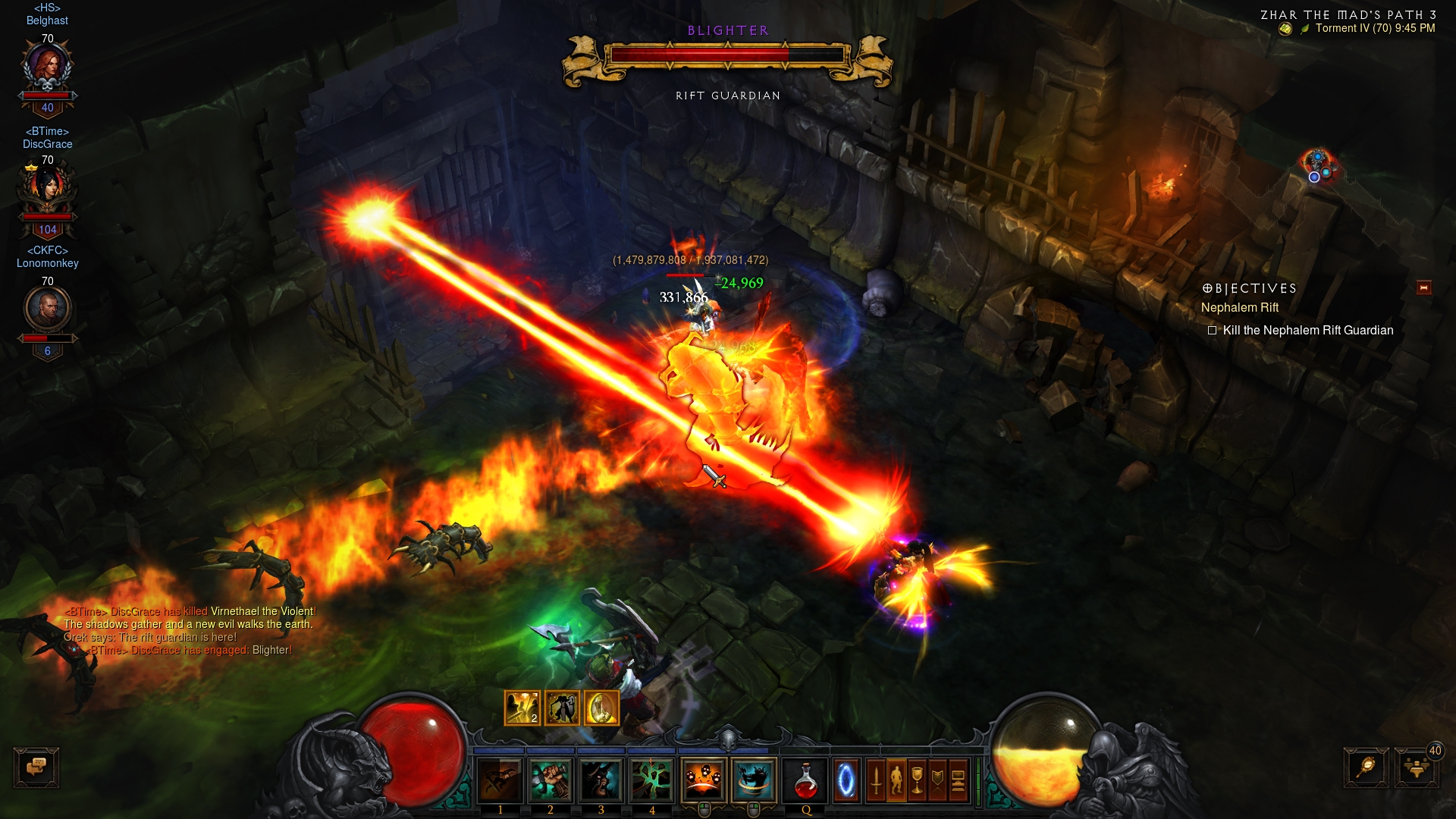
Task: Open the social friends list button
Action: pyautogui.click(x=1416, y=767)
